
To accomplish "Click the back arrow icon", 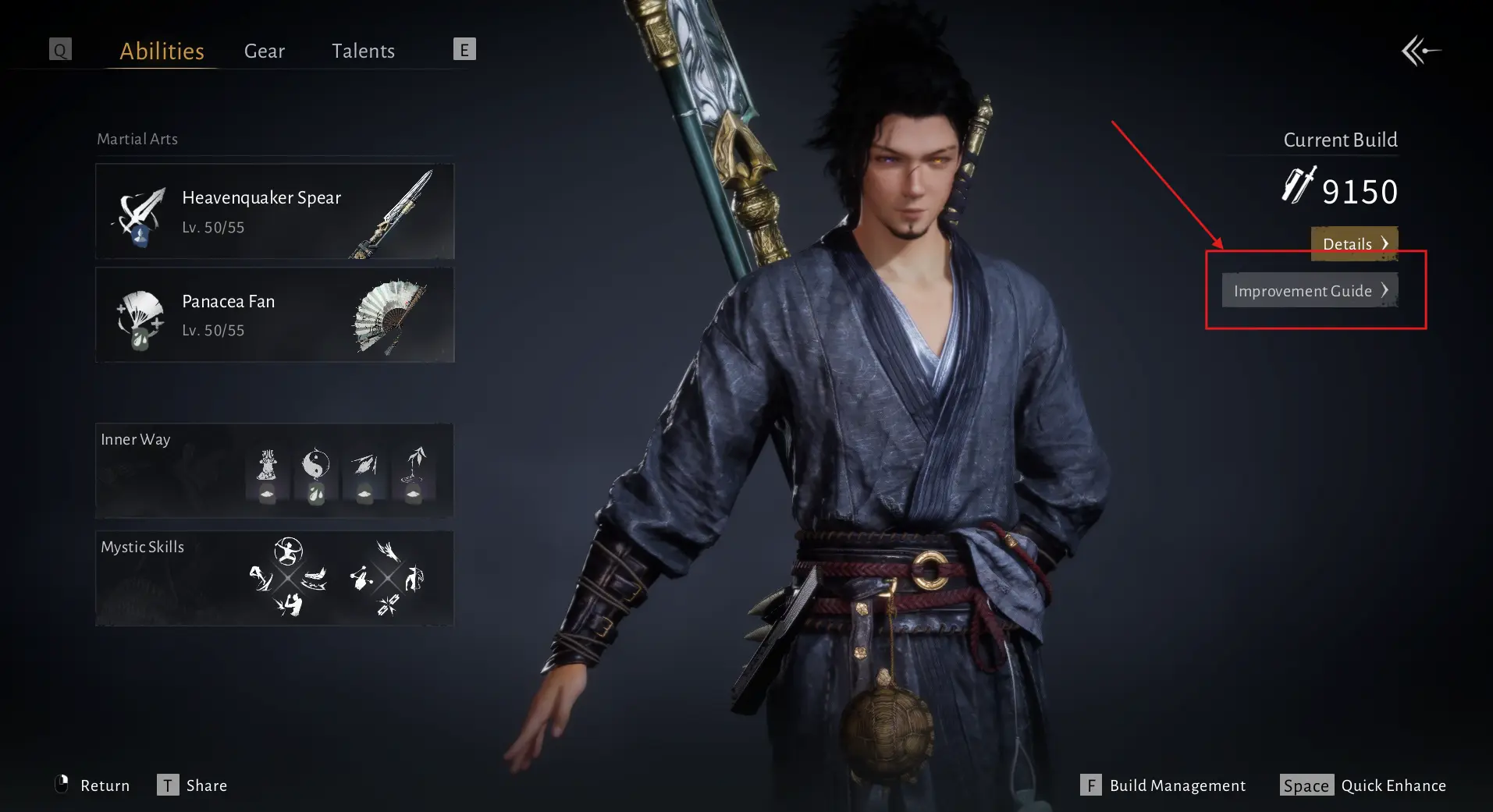I will click(1420, 51).
